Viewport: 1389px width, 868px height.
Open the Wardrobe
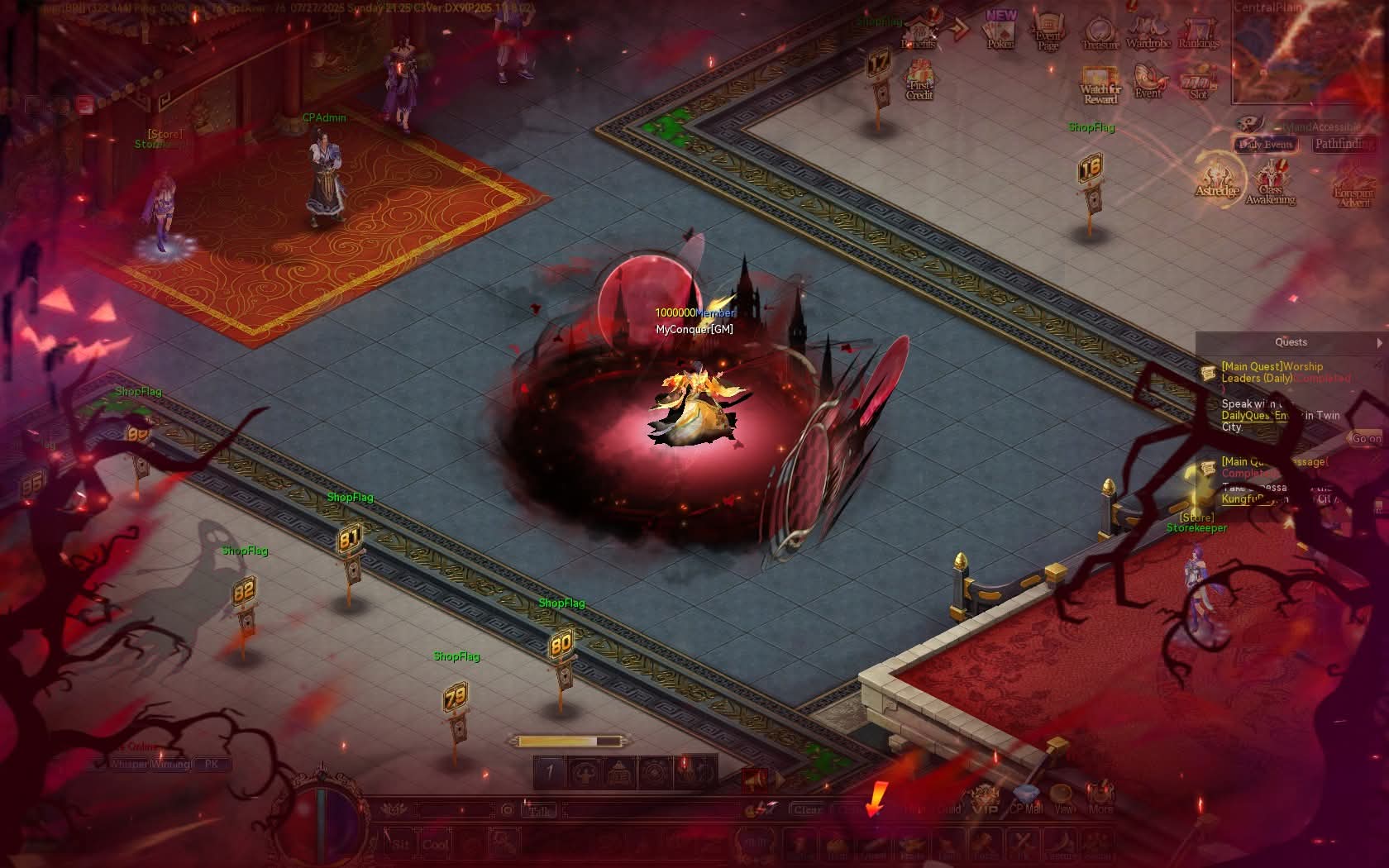click(x=1148, y=33)
